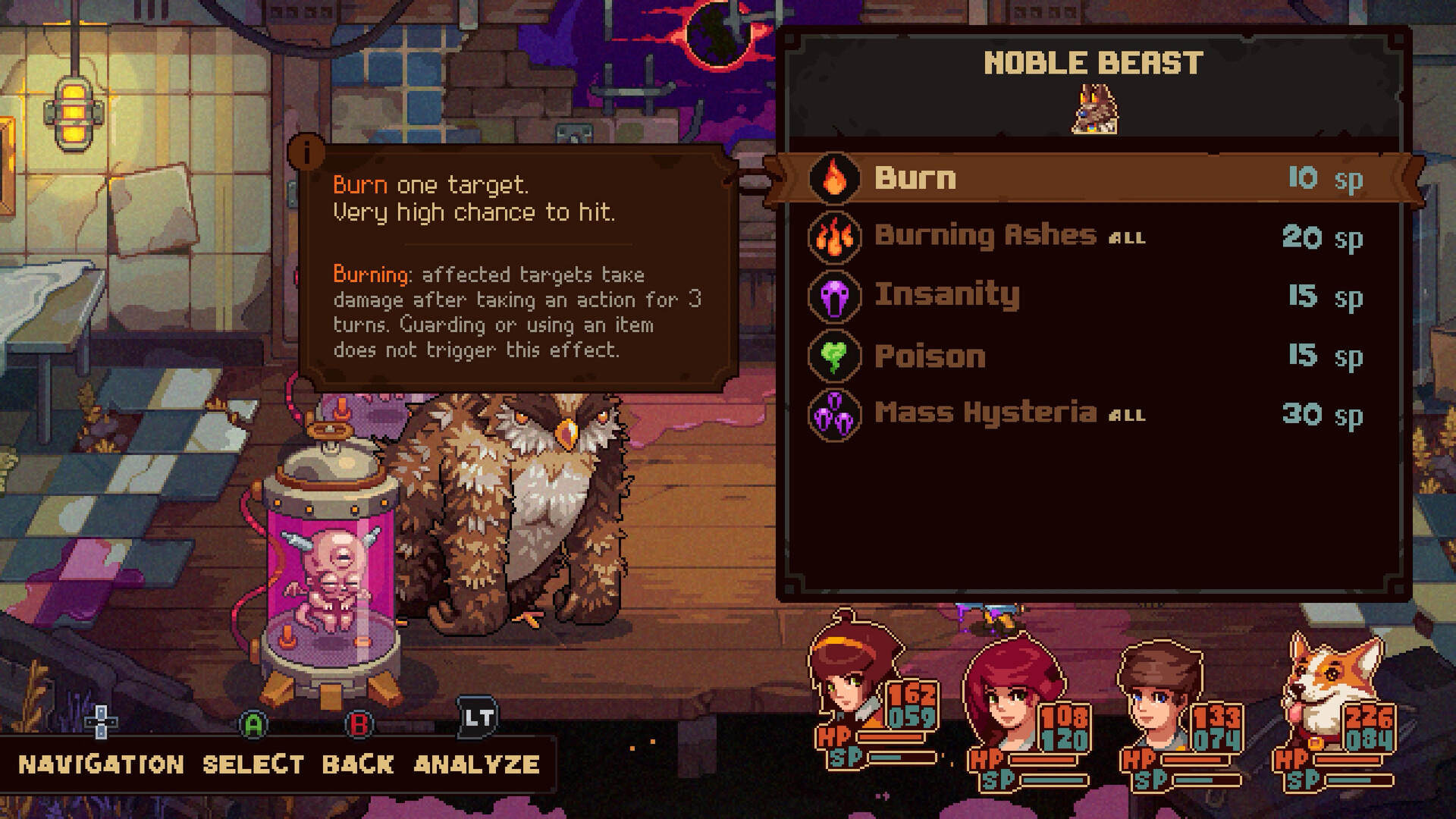The width and height of the screenshot is (1456, 819).
Task: Select the Poison skill row
Action: click(x=929, y=354)
